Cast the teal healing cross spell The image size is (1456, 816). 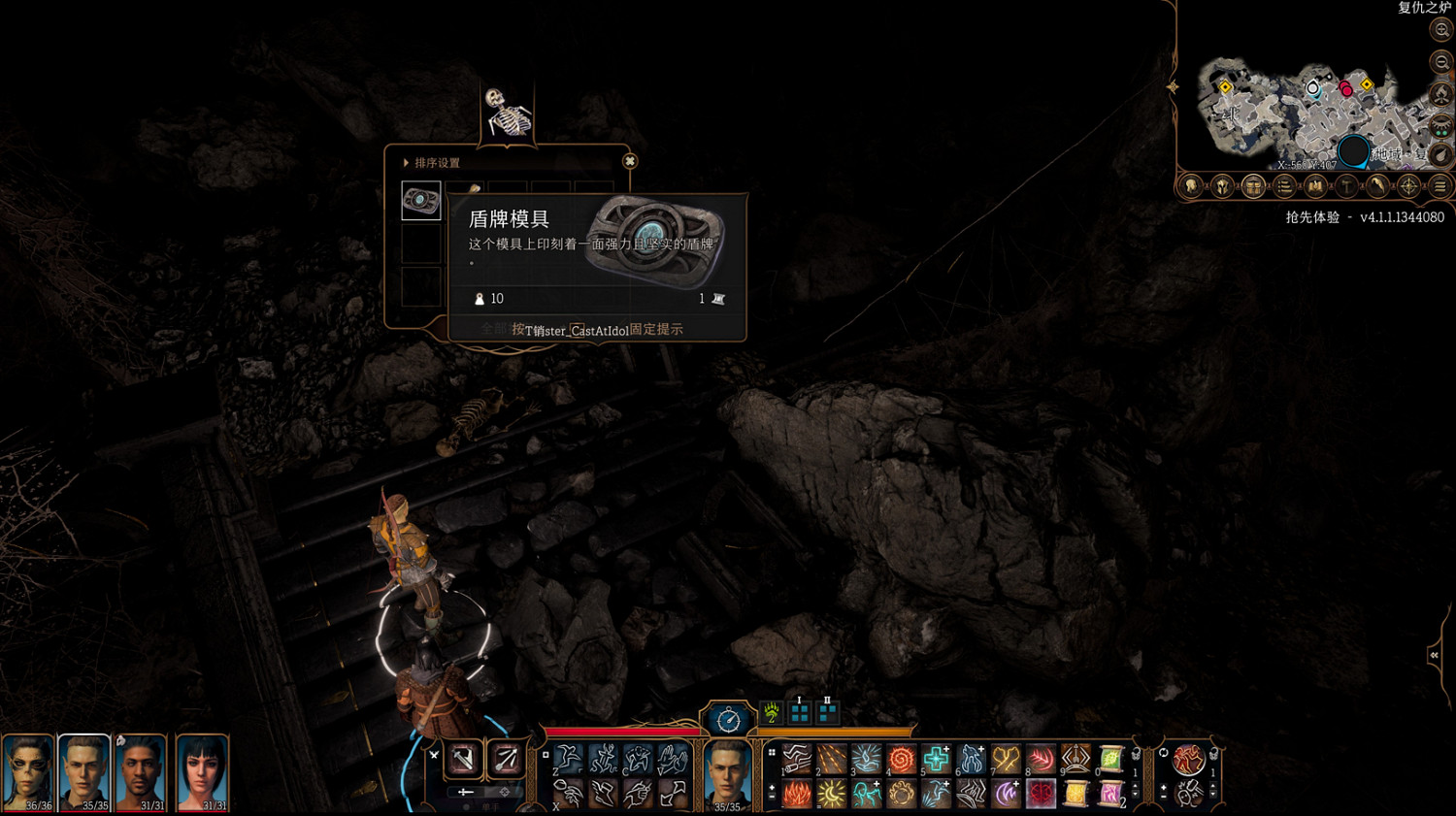[x=936, y=759]
